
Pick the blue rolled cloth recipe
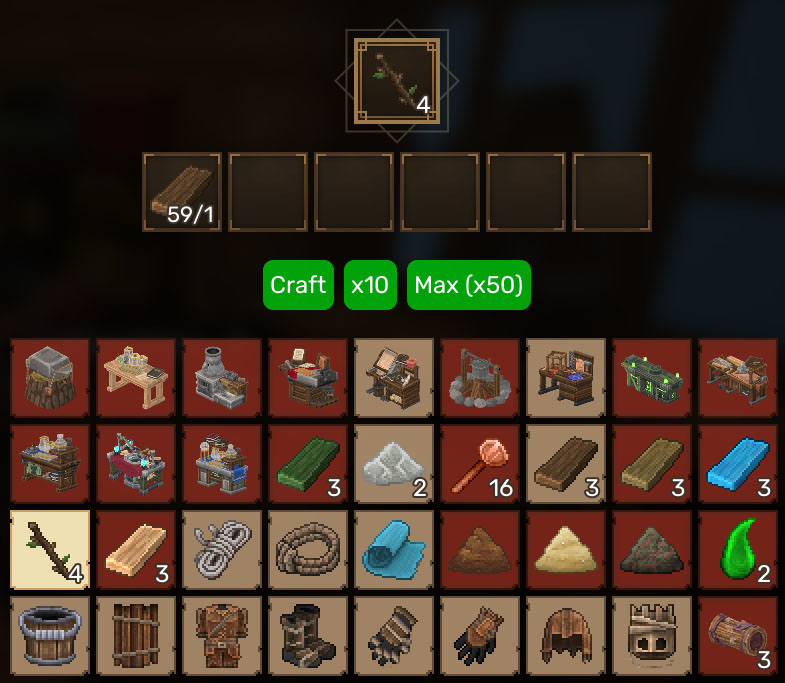(x=394, y=550)
